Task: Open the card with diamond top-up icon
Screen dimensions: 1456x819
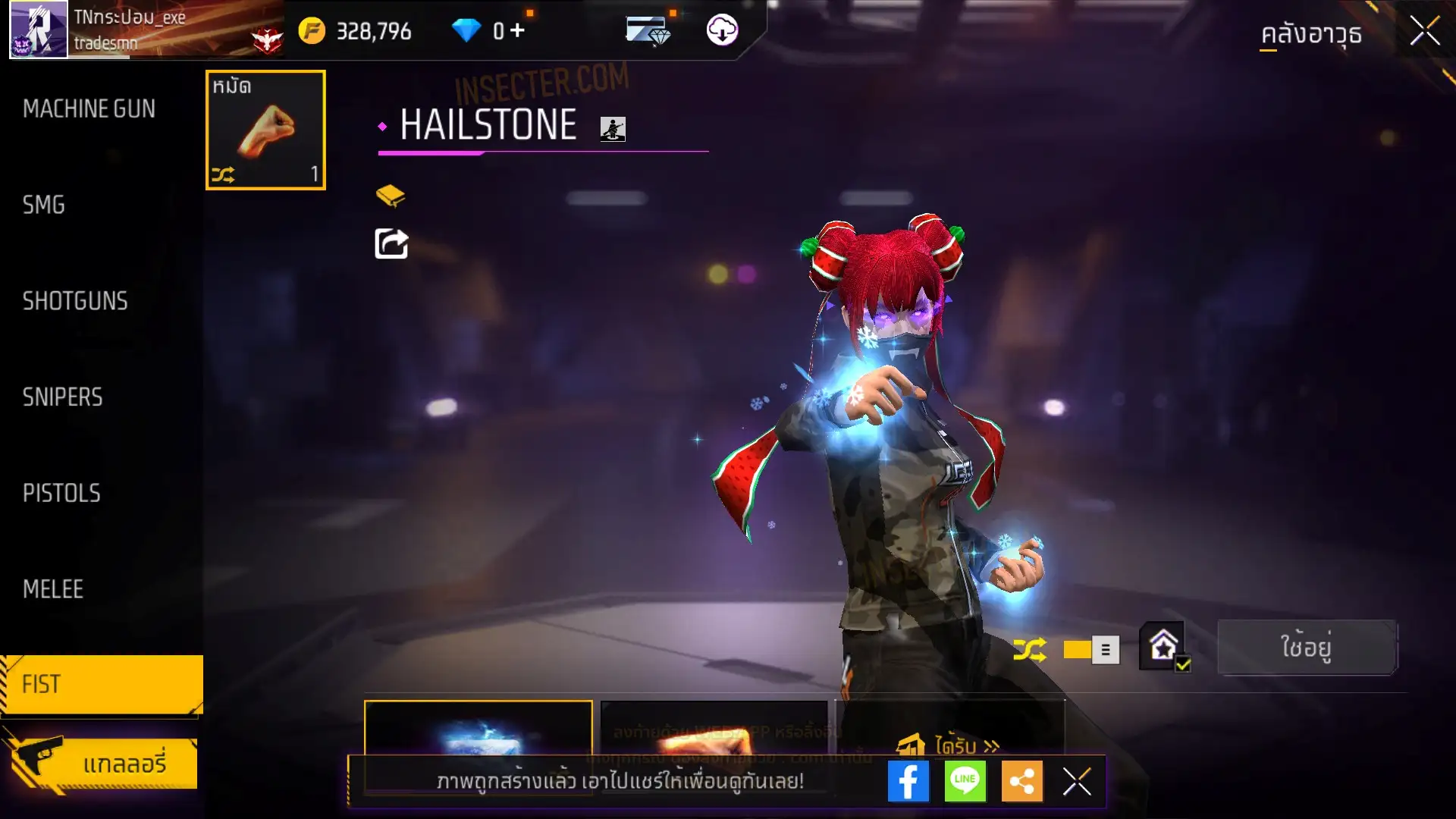Action: [648, 30]
